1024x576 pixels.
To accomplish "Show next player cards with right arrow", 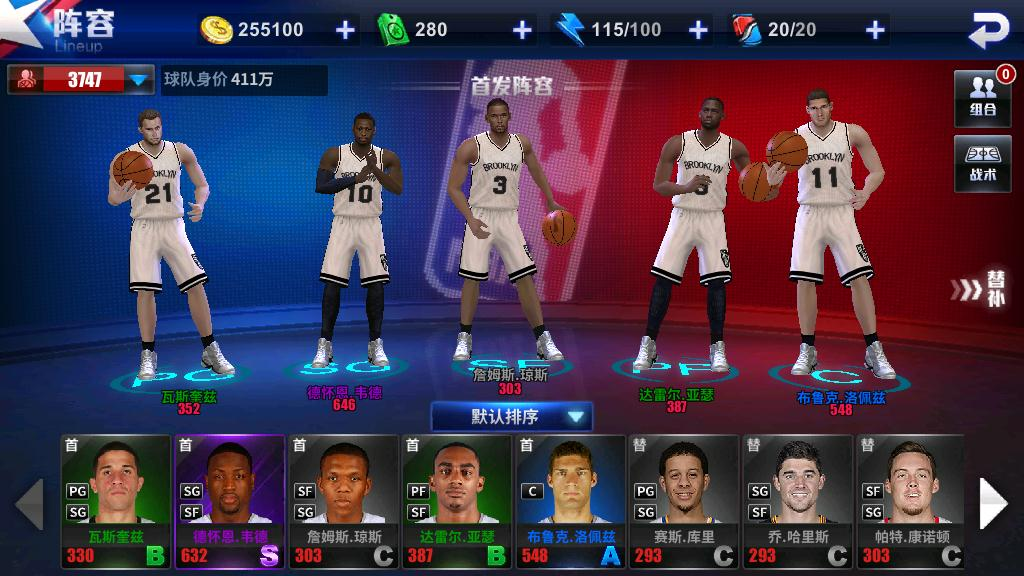I will coord(993,503).
